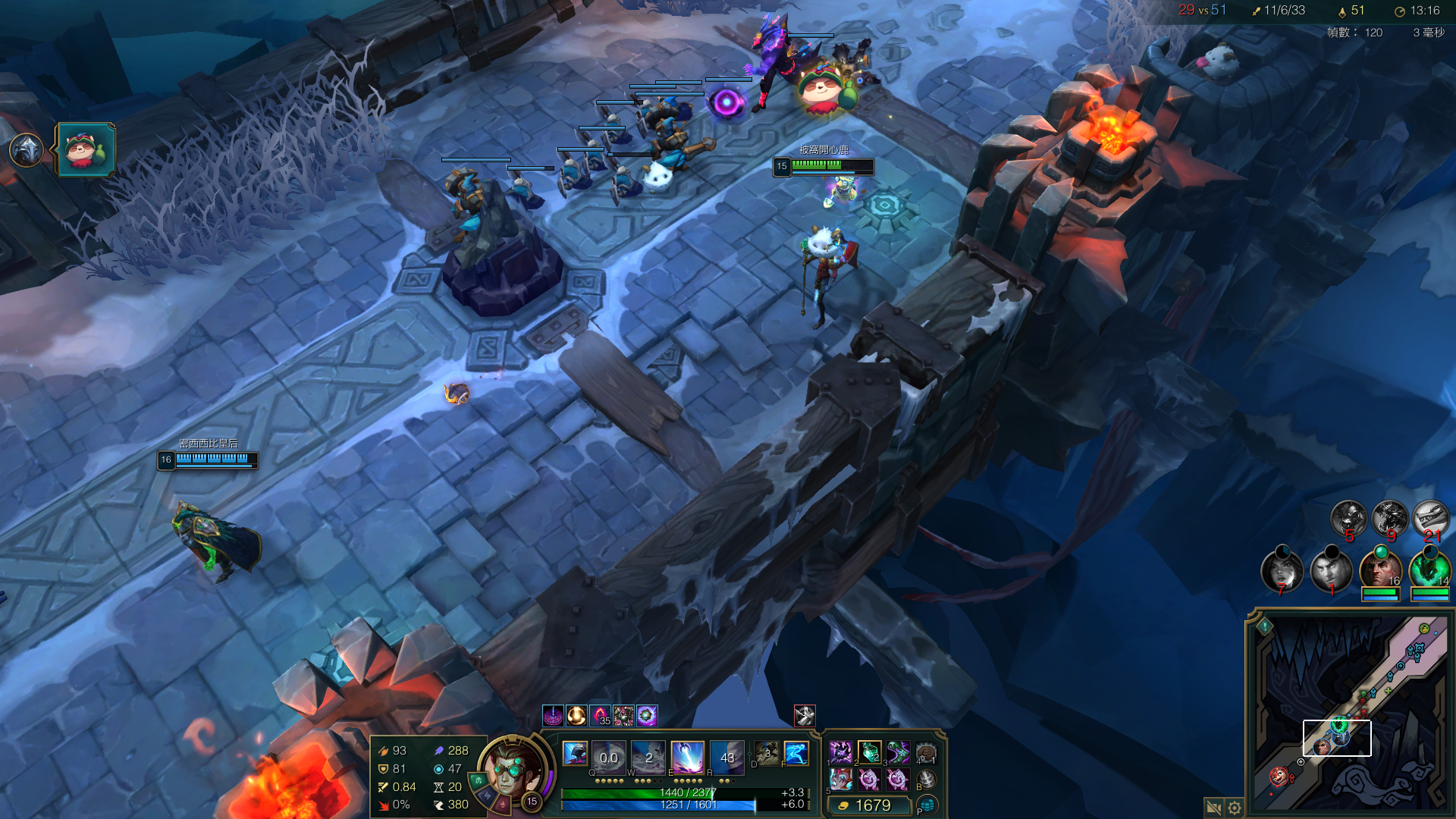Image resolution: width=1456 pixels, height=819 pixels.
Task: Click the buff icon with the number 35
Action: [x=600, y=715]
